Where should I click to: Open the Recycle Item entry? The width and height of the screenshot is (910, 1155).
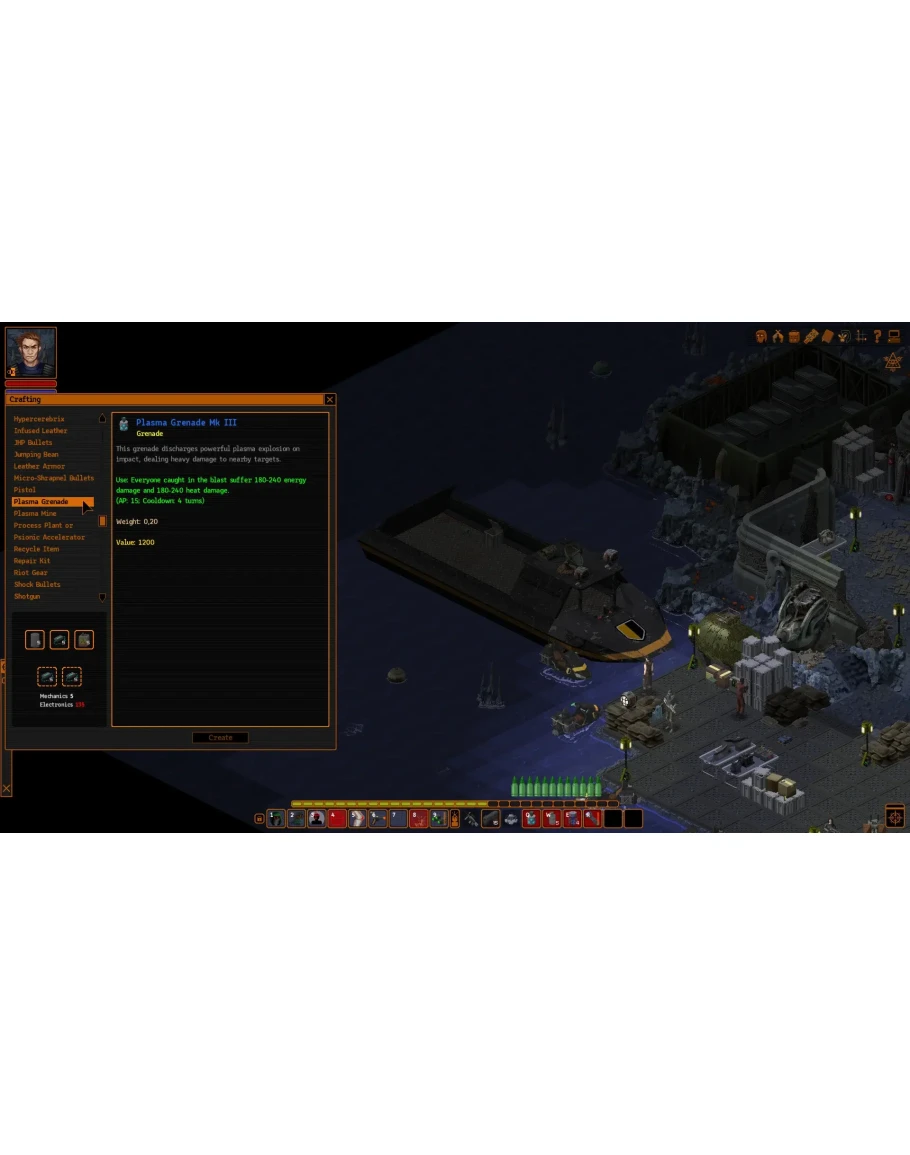point(36,549)
